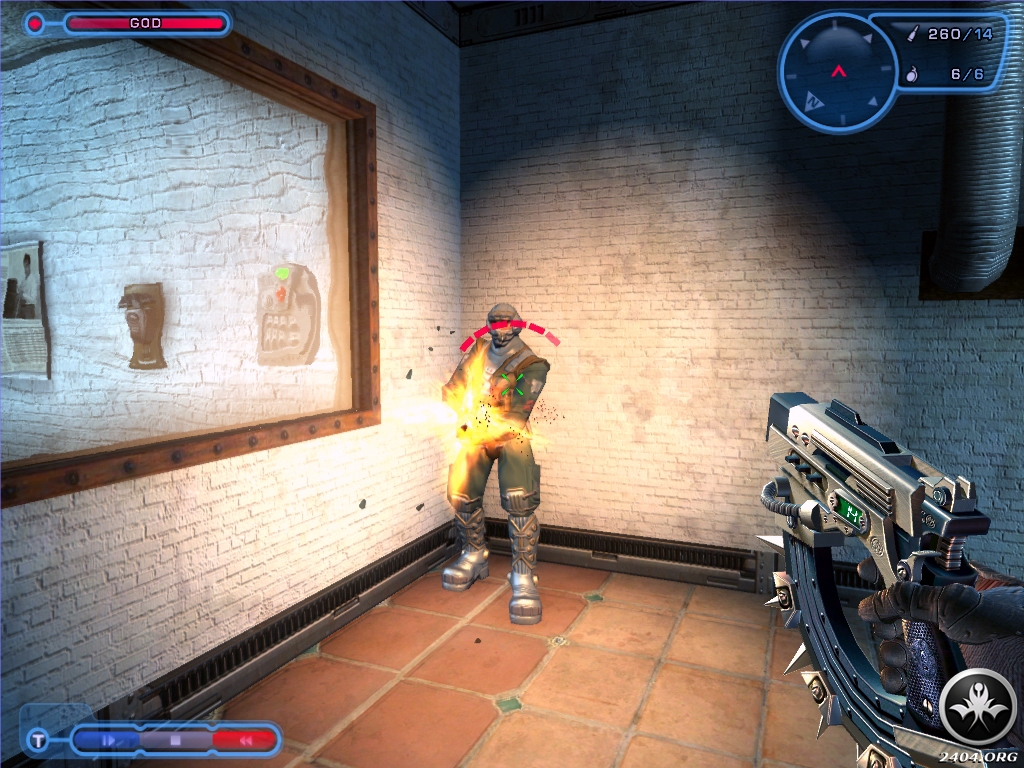Viewport: 1024px width, 768px height.
Task: Activate the grey stop-time segment
Action: [175, 741]
